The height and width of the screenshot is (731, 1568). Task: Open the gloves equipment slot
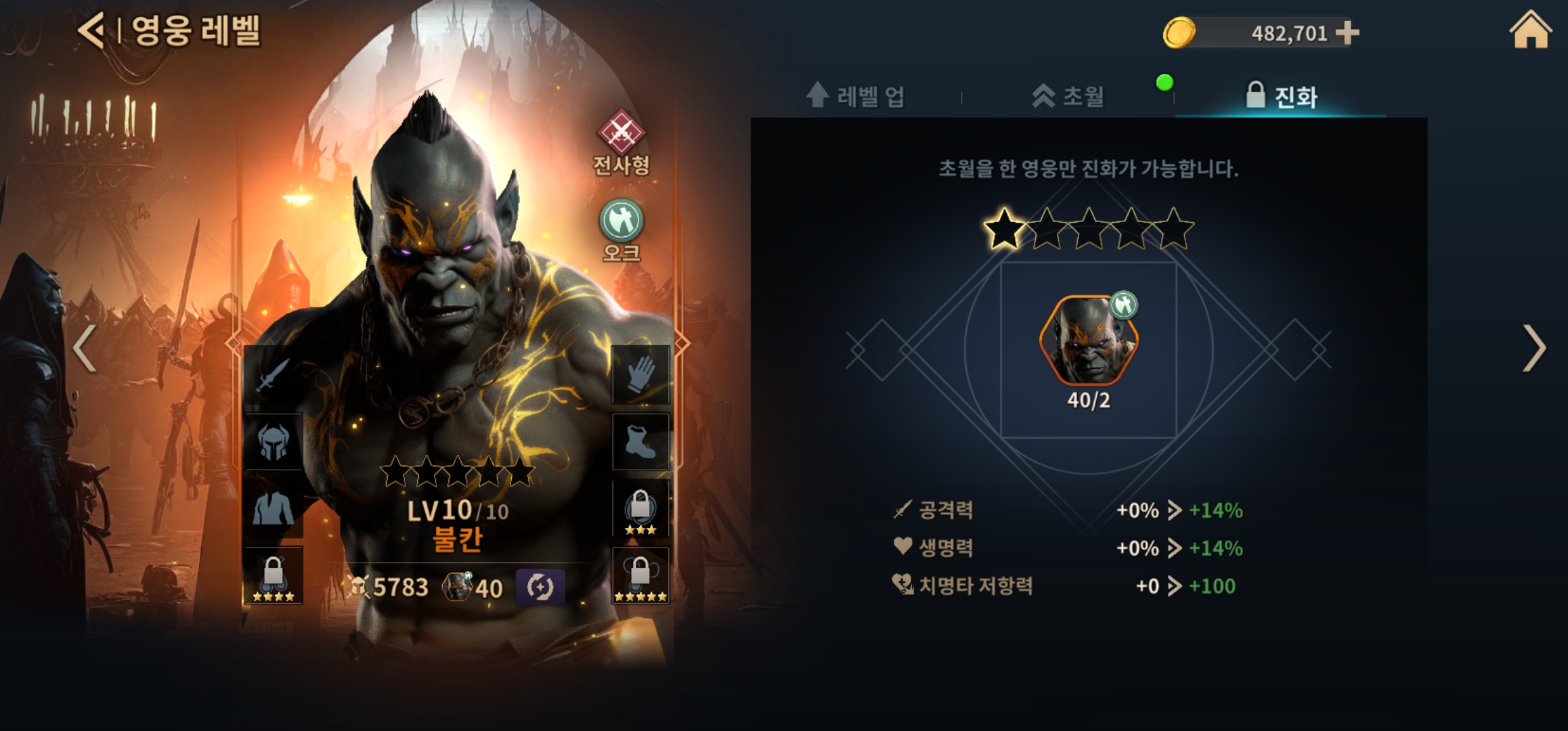640,375
